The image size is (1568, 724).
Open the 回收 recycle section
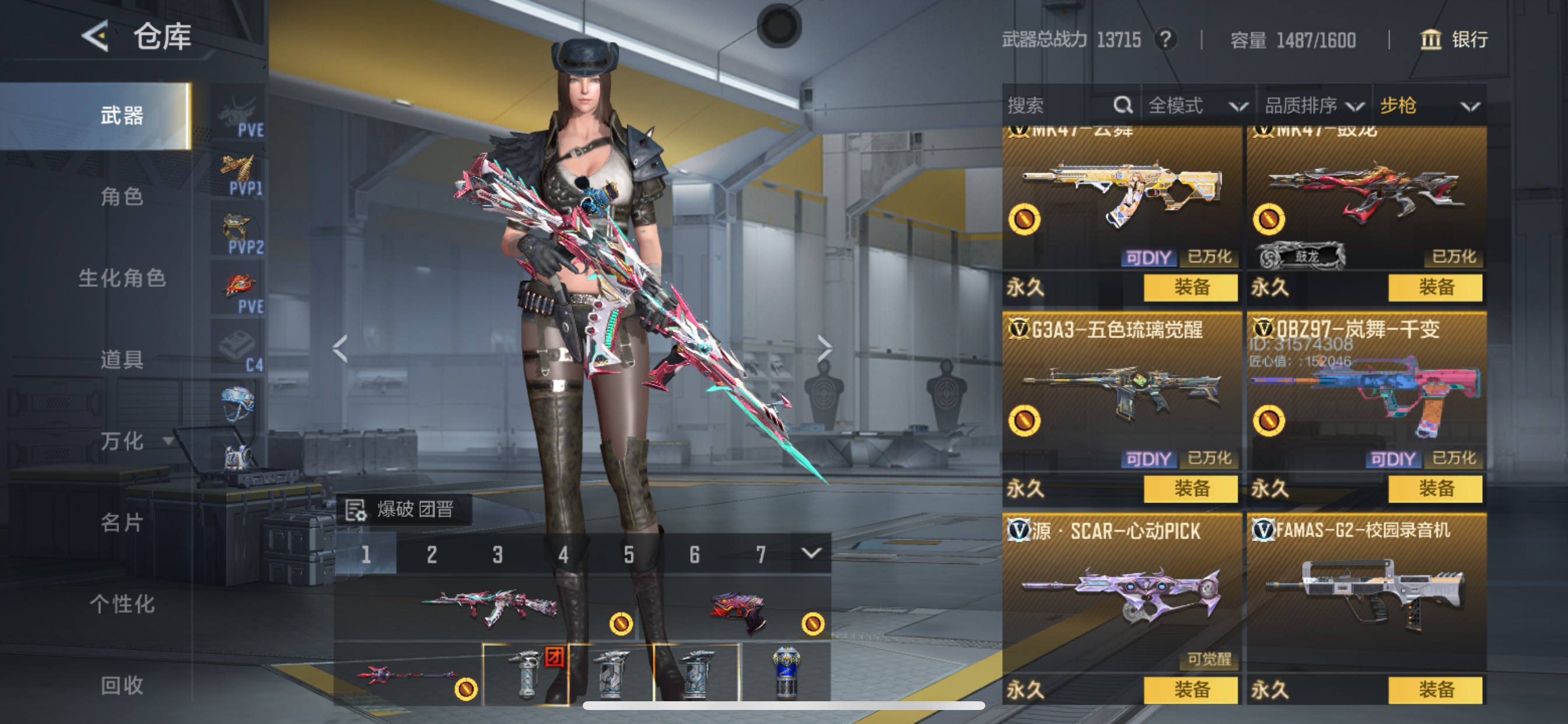coord(122,686)
